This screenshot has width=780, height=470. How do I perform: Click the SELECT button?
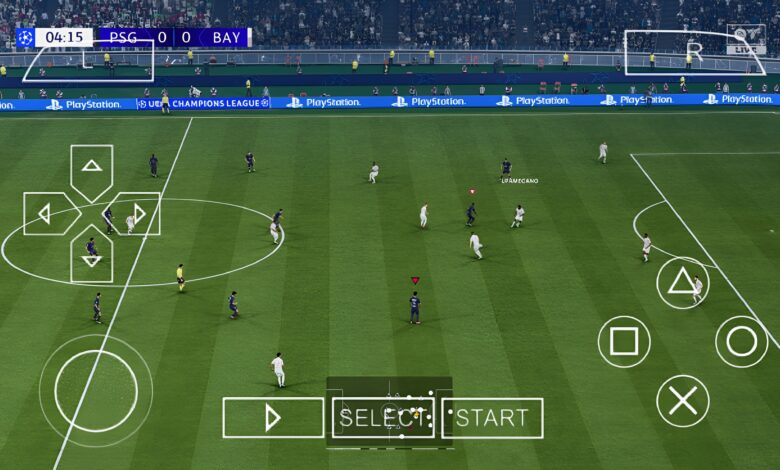tap(383, 418)
